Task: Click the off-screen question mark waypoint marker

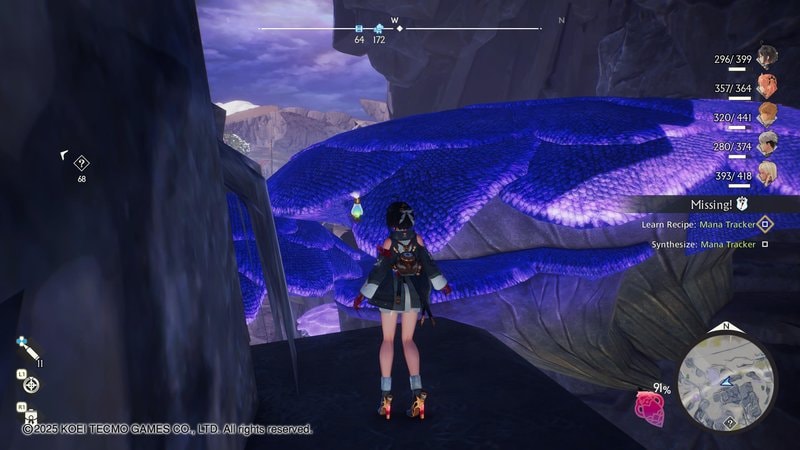Action: (x=82, y=163)
